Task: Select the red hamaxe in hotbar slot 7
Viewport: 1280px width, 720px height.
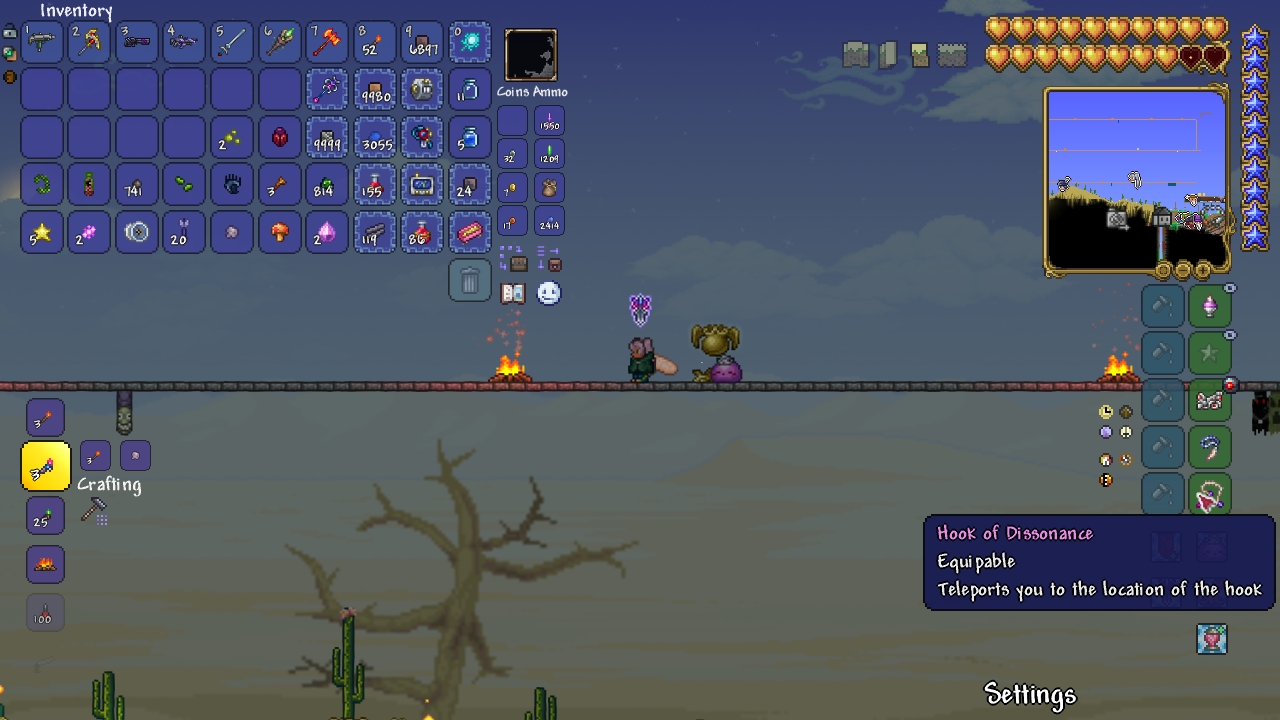Action: 327,42
